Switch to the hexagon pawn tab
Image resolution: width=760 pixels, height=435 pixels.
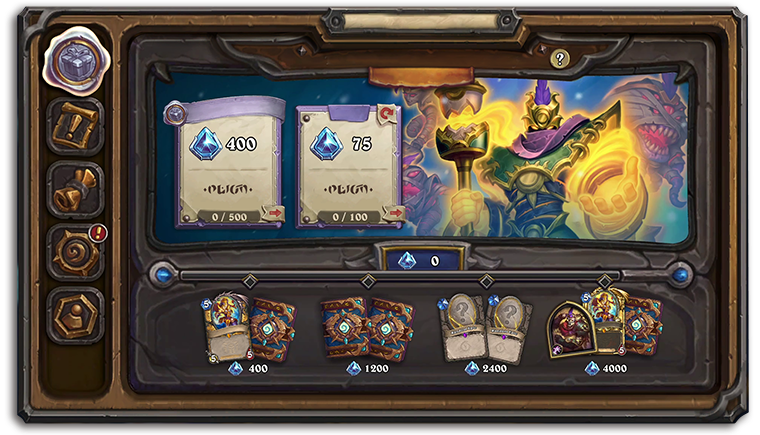pos(75,315)
